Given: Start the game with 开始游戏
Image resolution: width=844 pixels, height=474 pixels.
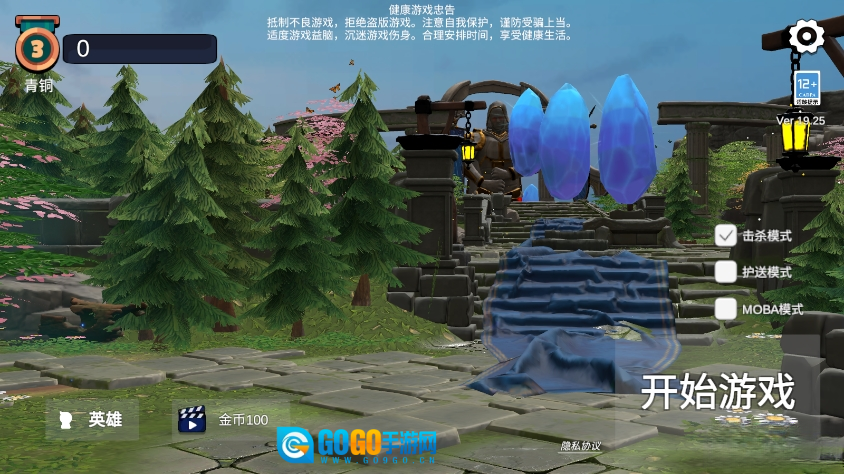Looking at the screenshot, I should pos(717,391).
